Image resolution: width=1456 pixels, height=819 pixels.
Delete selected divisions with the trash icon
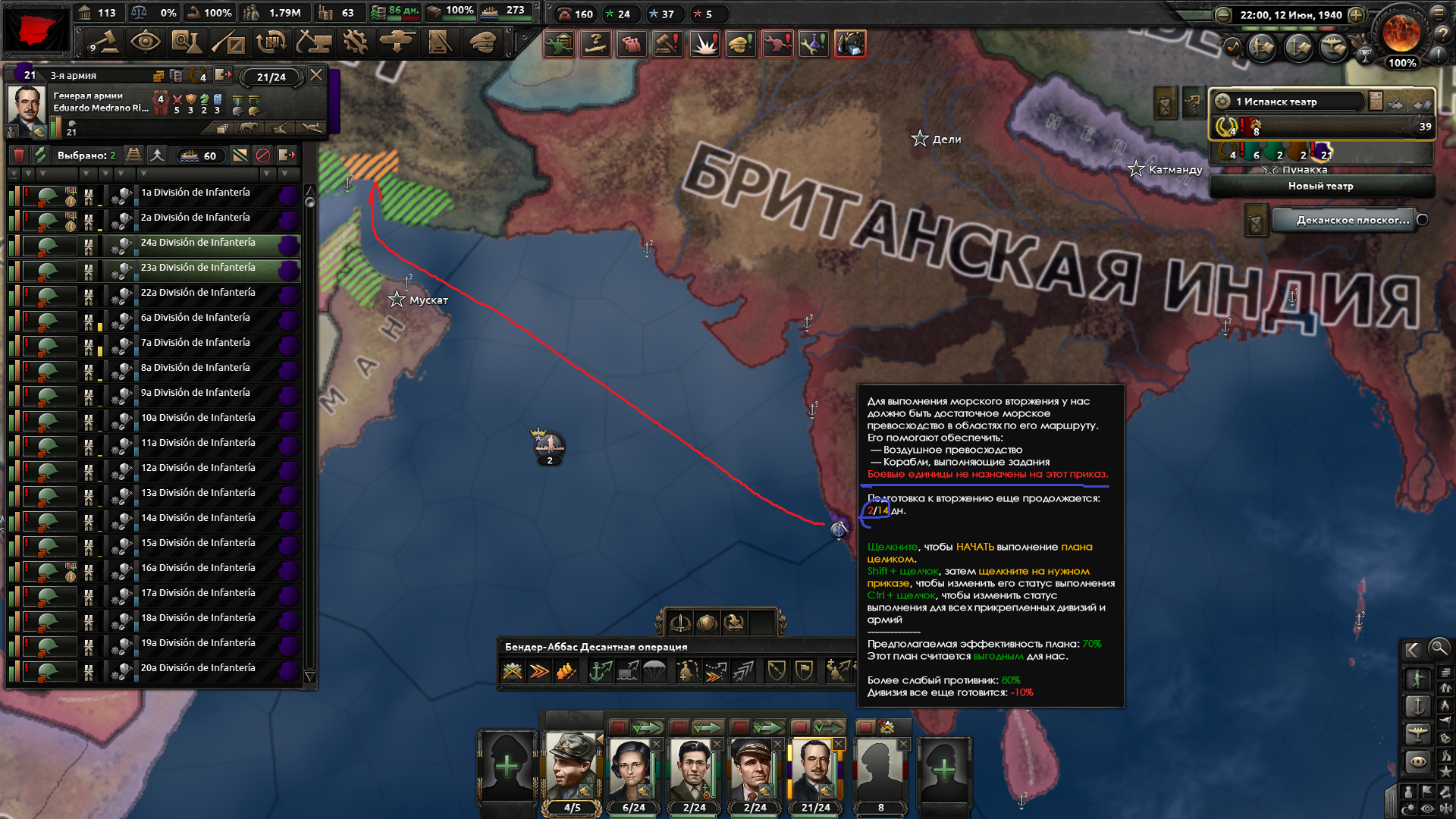pyautogui.click(x=19, y=155)
